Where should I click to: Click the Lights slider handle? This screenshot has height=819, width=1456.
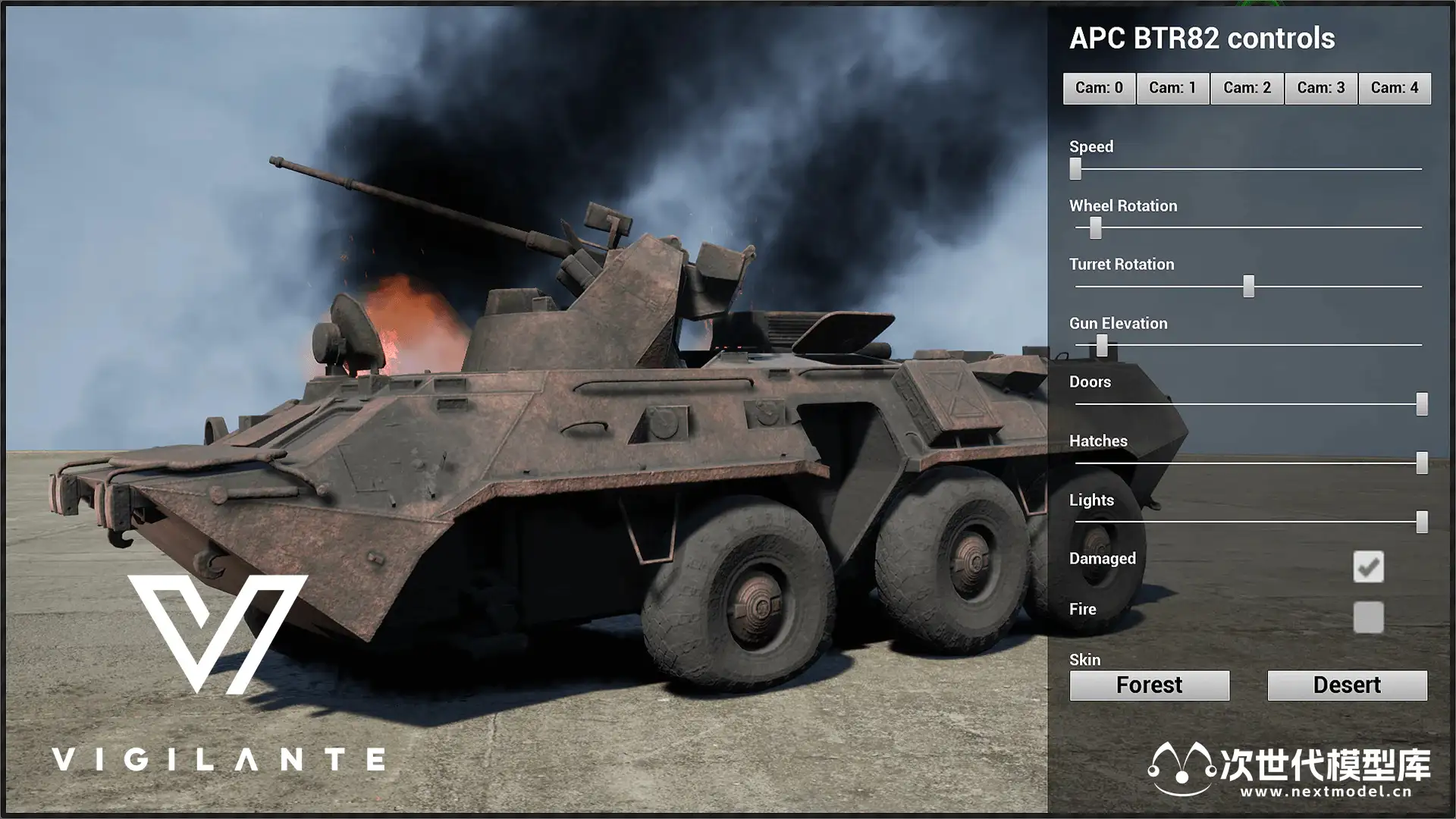tap(1422, 522)
